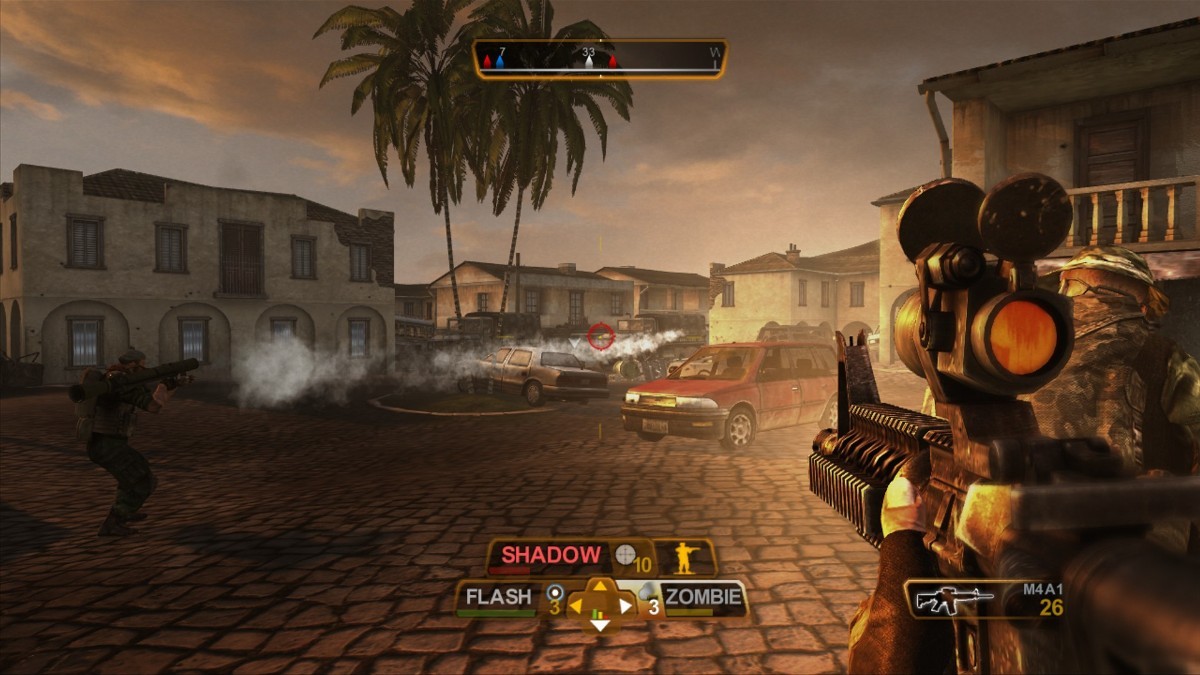1200x675 pixels.
Task: Select the M4A1 weapon panel
Action: click(985, 598)
